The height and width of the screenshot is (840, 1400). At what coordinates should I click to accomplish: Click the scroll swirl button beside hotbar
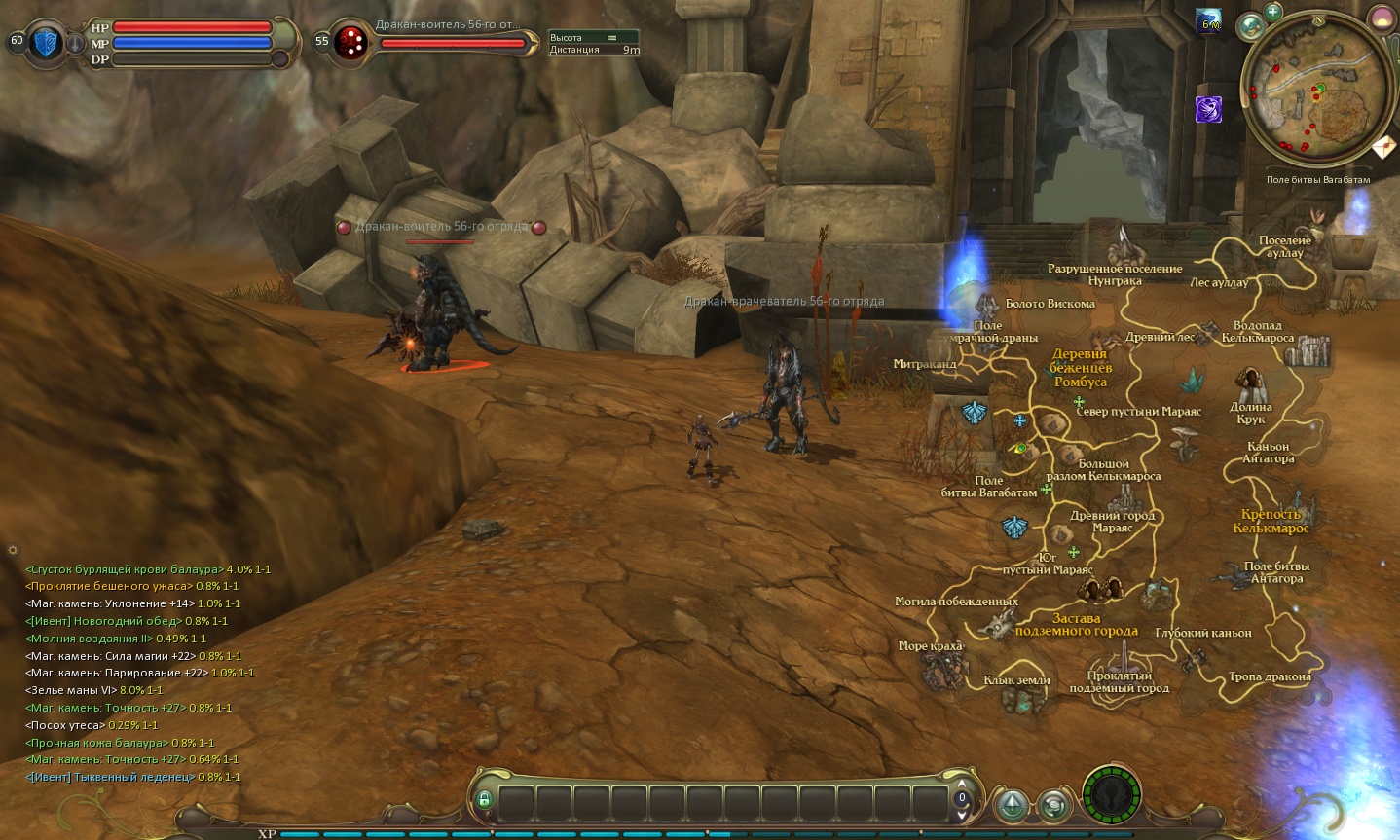pos(1053,805)
